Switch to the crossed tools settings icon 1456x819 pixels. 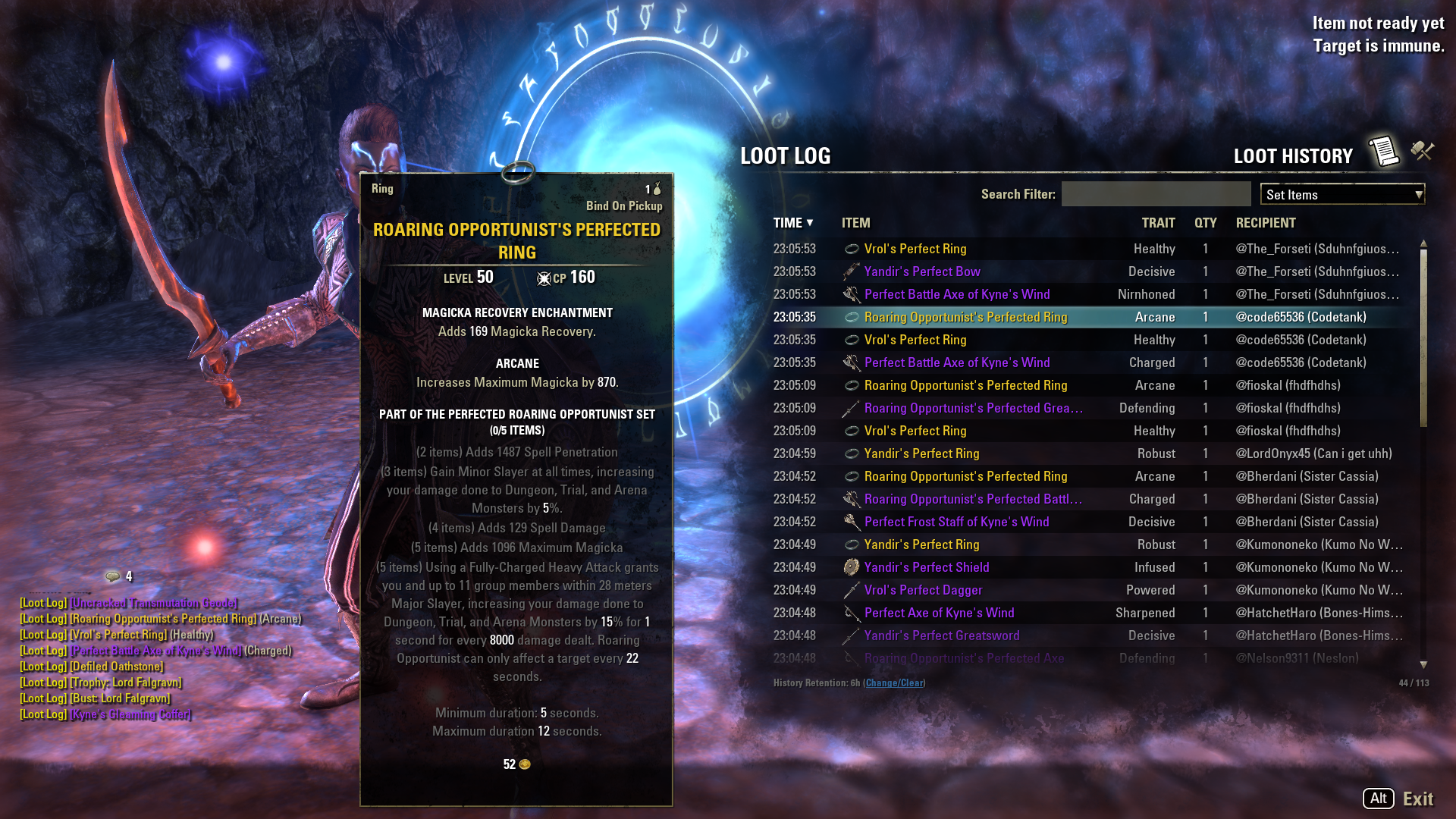tap(1423, 151)
